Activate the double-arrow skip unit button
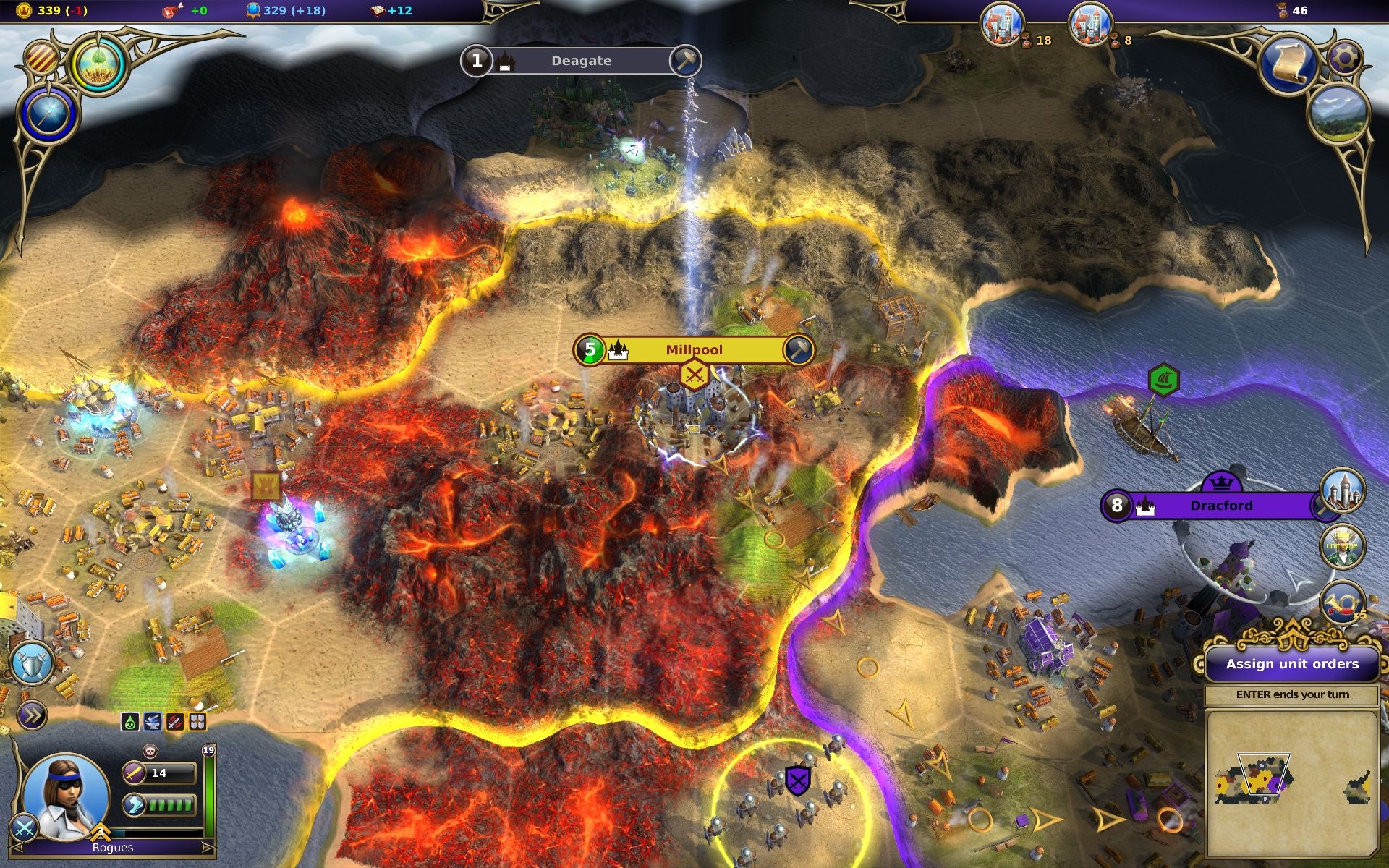1389x868 pixels. pyautogui.click(x=31, y=715)
